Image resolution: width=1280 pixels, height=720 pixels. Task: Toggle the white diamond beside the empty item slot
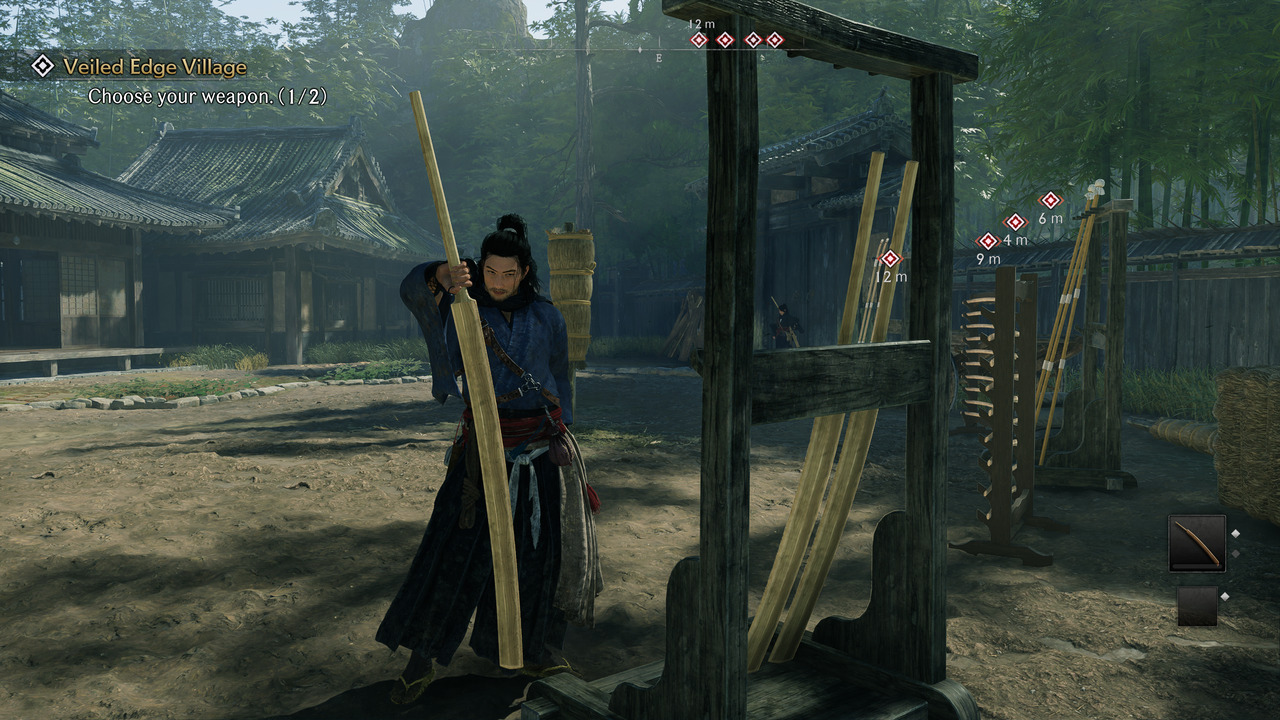point(1225,596)
